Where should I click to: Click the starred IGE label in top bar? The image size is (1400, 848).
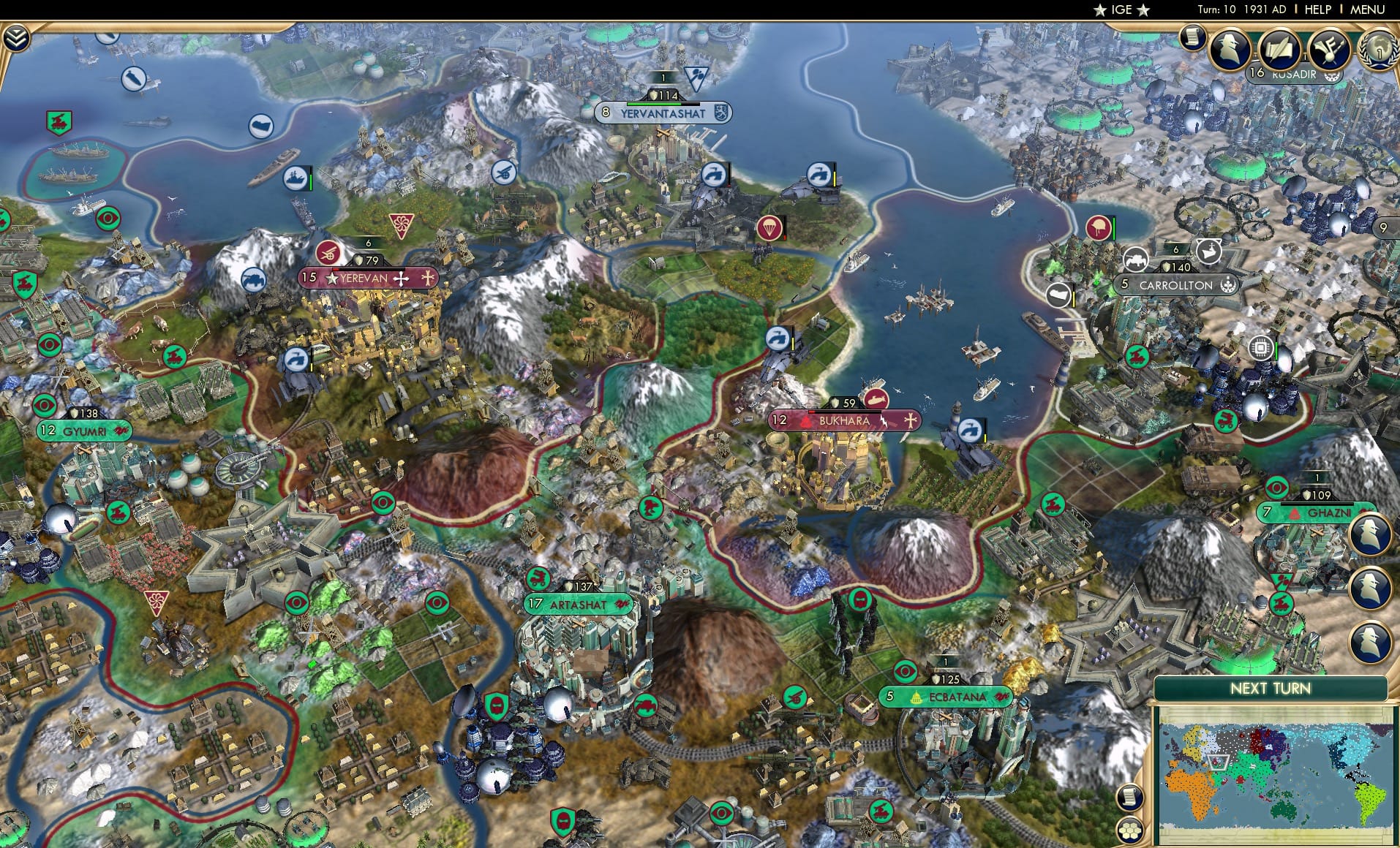(1121, 10)
